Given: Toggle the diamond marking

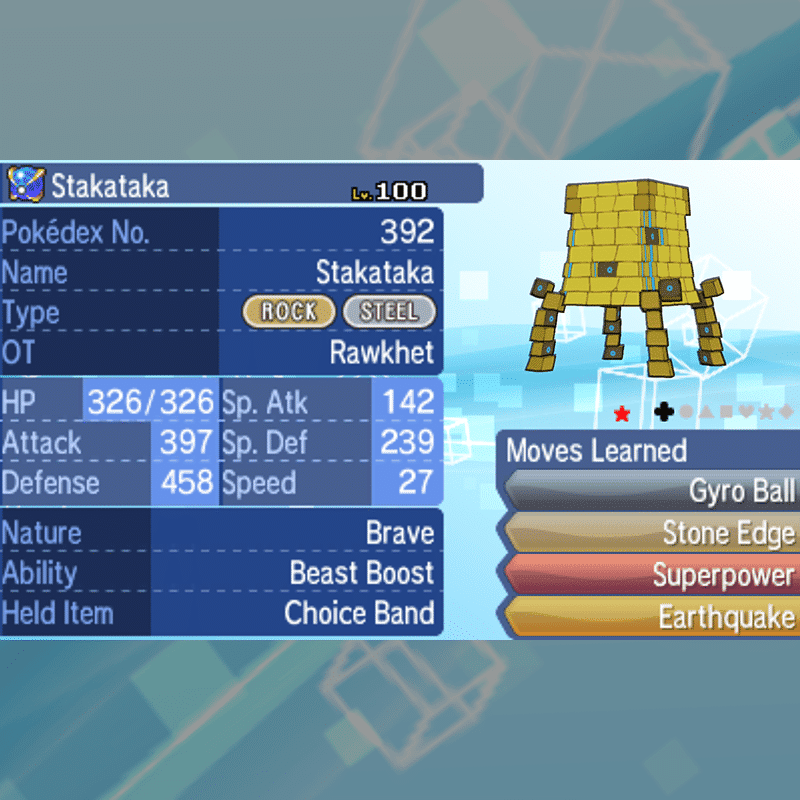Looking at the screenshot, I should 786,411.
